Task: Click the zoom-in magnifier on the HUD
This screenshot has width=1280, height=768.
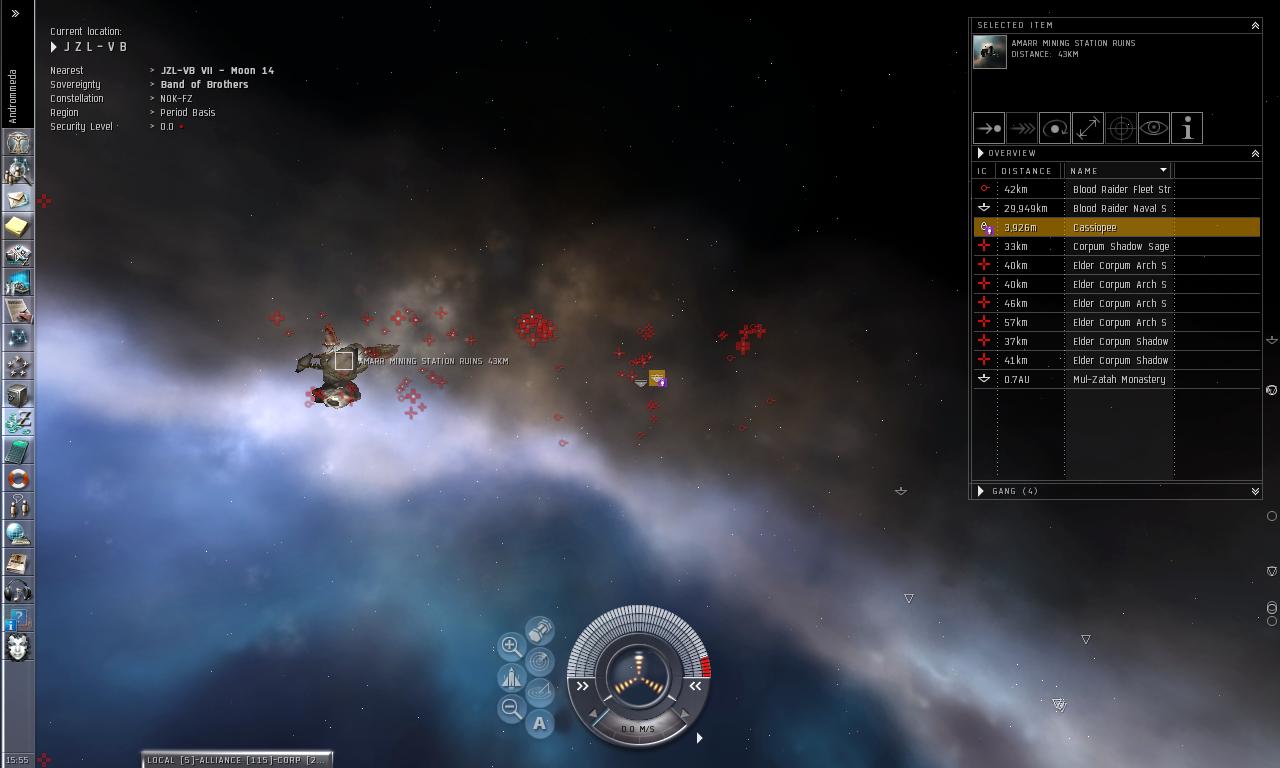Action: click(x=511, y=646)
